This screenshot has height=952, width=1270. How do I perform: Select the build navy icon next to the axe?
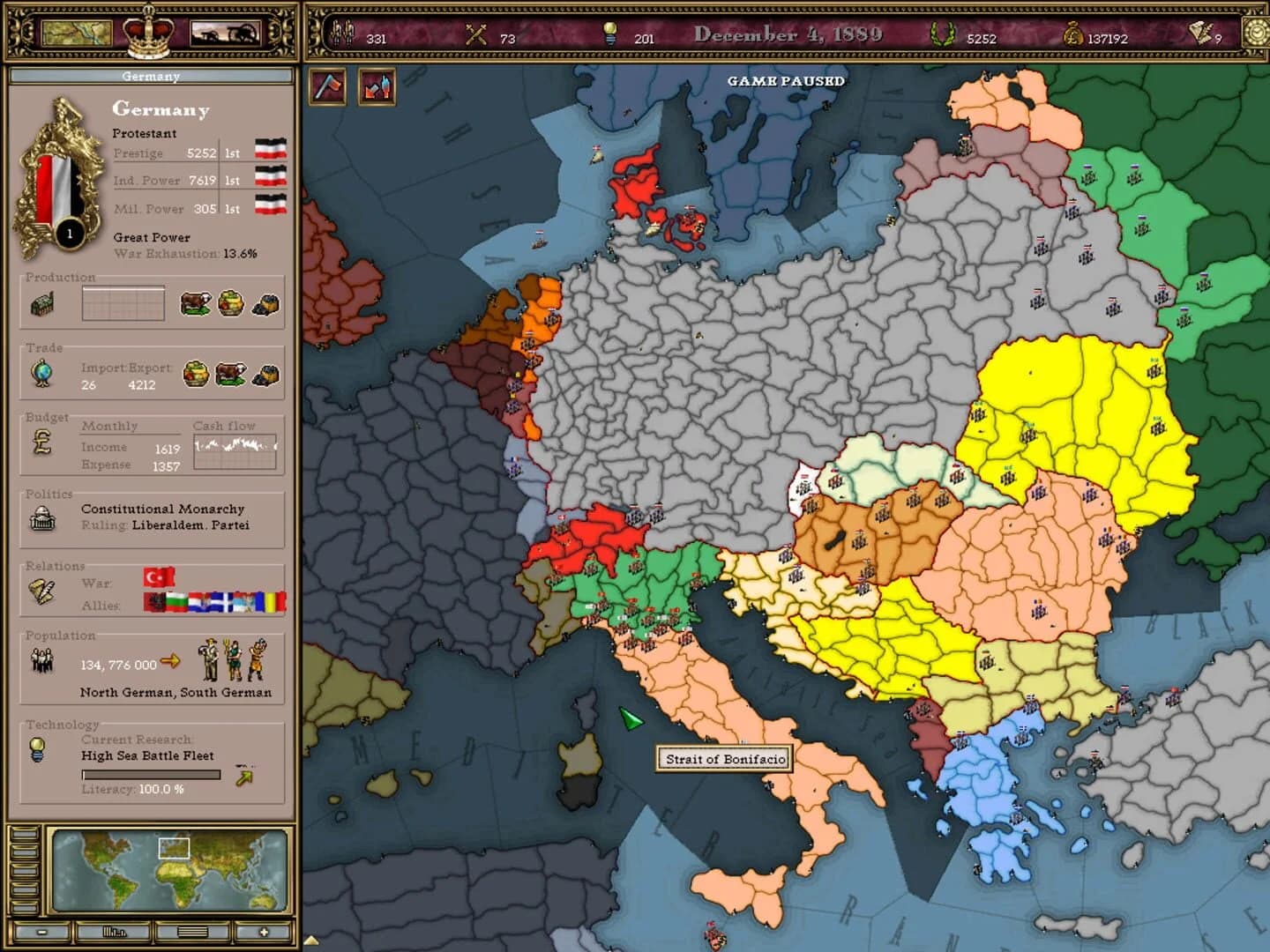coord(376,87)
